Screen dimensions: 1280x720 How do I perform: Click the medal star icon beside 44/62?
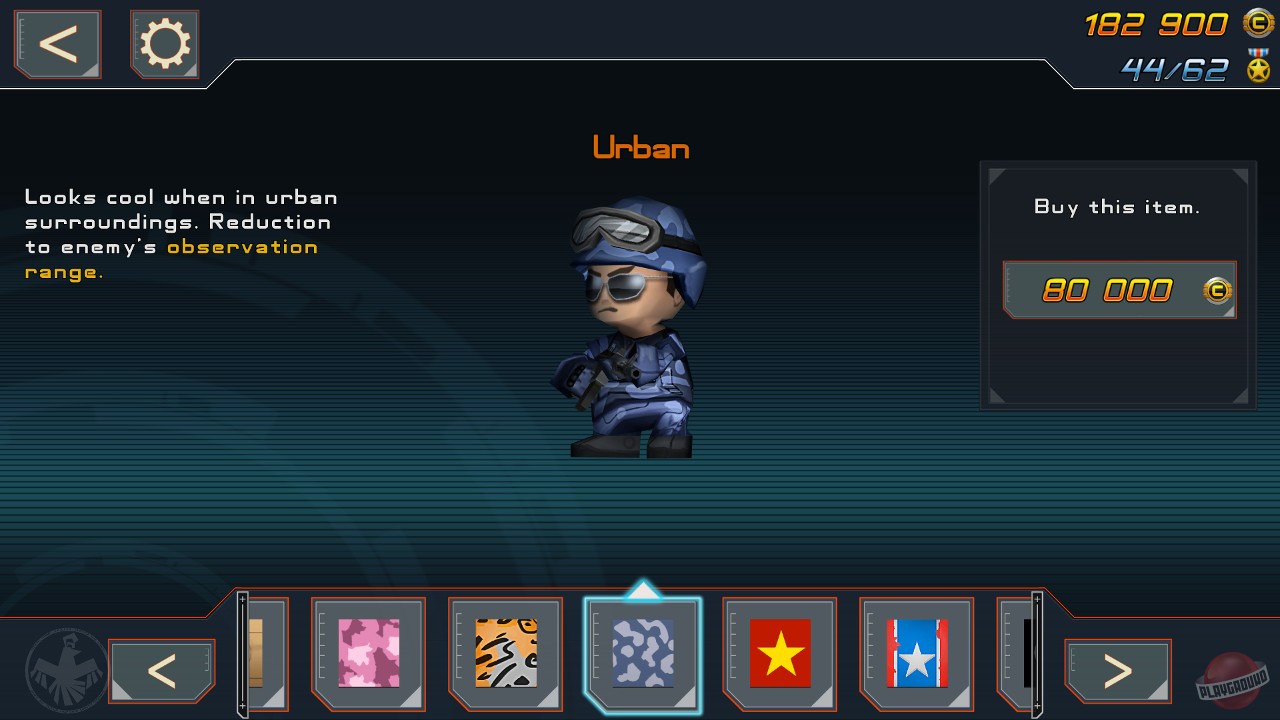coord(1257,69)
